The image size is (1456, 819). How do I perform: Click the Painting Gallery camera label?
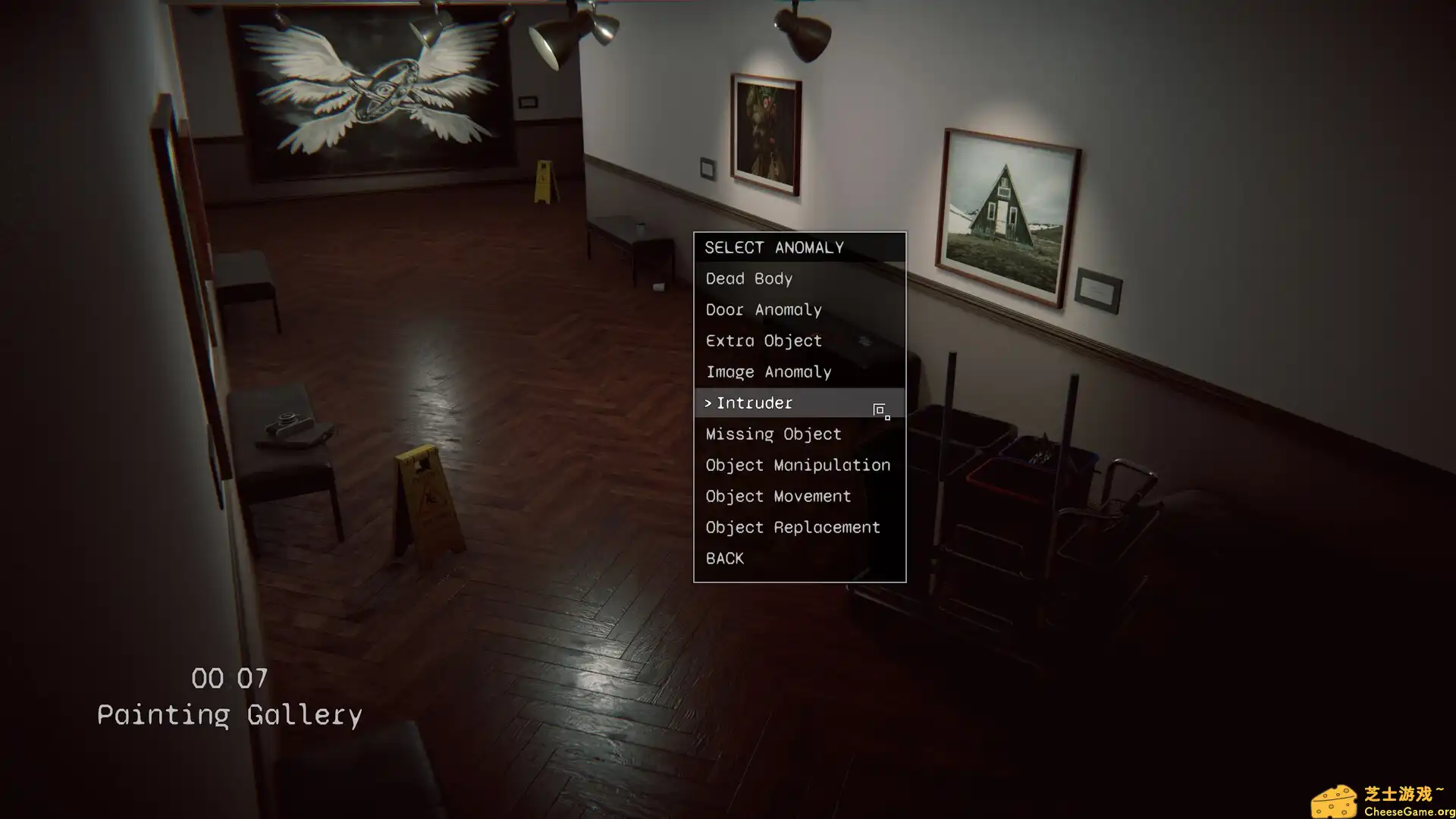pyautogui.click(x=230, y=714)
